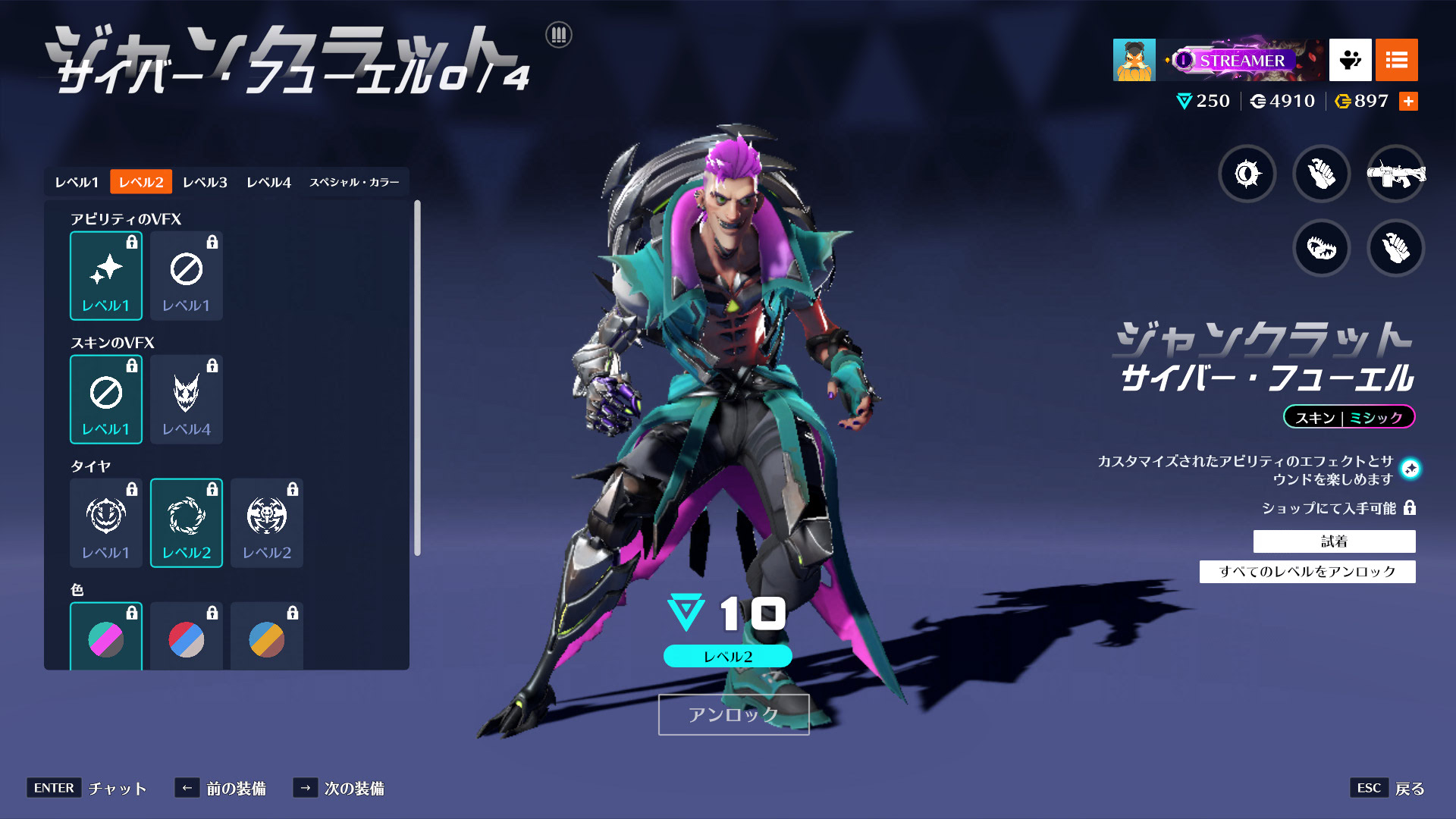Switch to スペシャル・カラー tab
This screenshot has height=819, width=1456.
coord(354,182)
